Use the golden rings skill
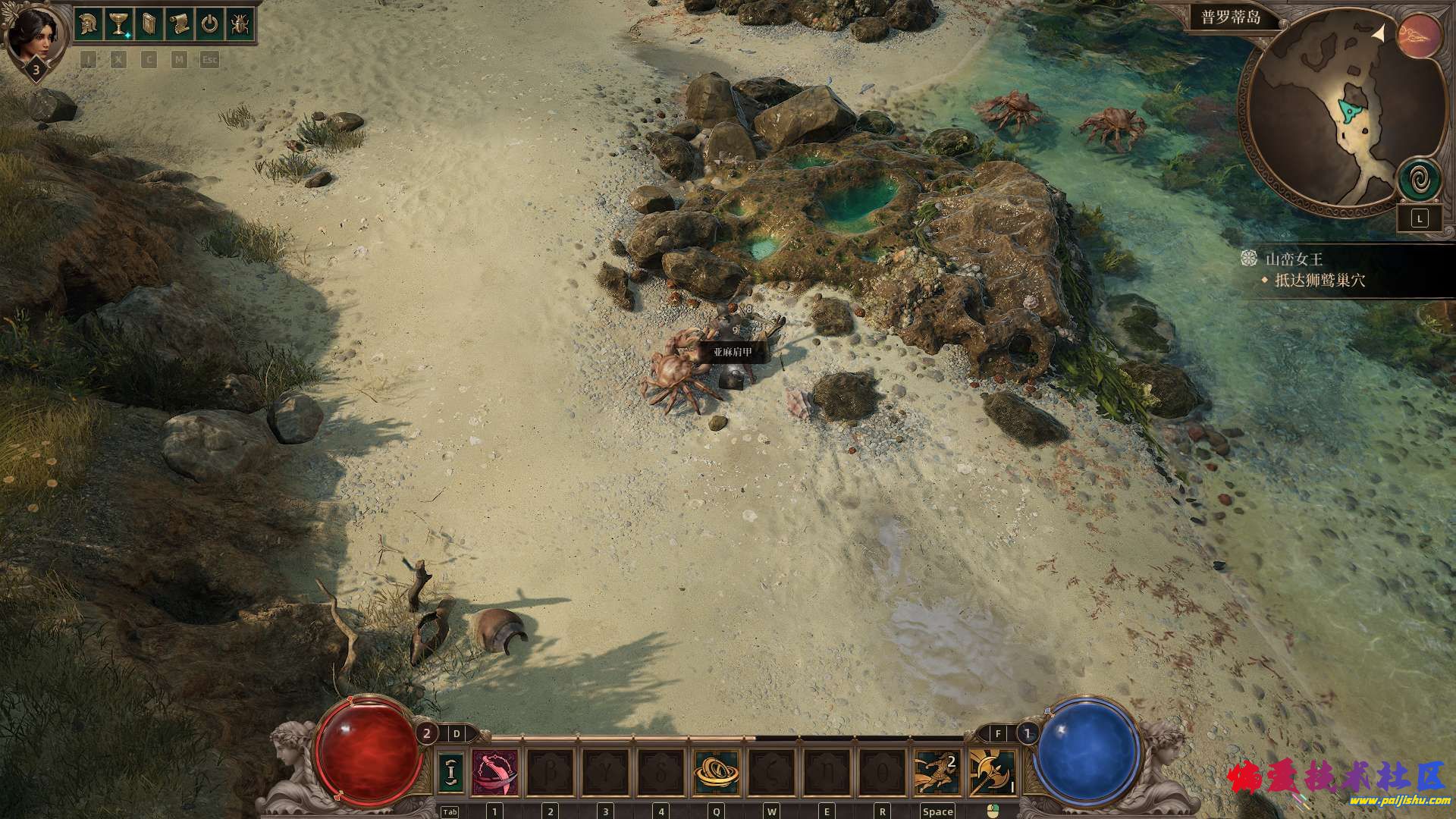Viewport: 1456px width, 819px height. (x=717, y=772)
